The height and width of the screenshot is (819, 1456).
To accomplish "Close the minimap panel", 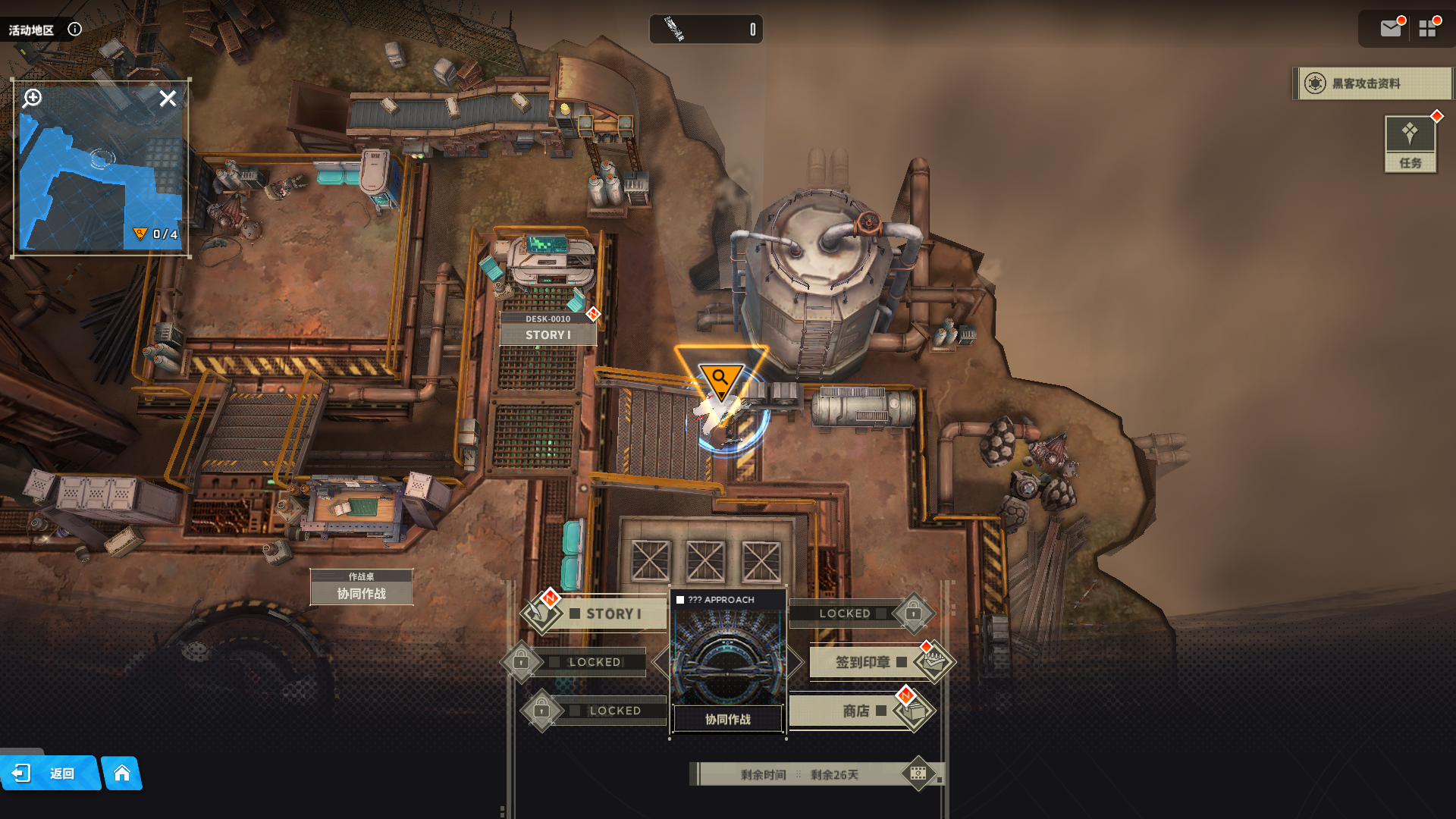I will [168, 99].
